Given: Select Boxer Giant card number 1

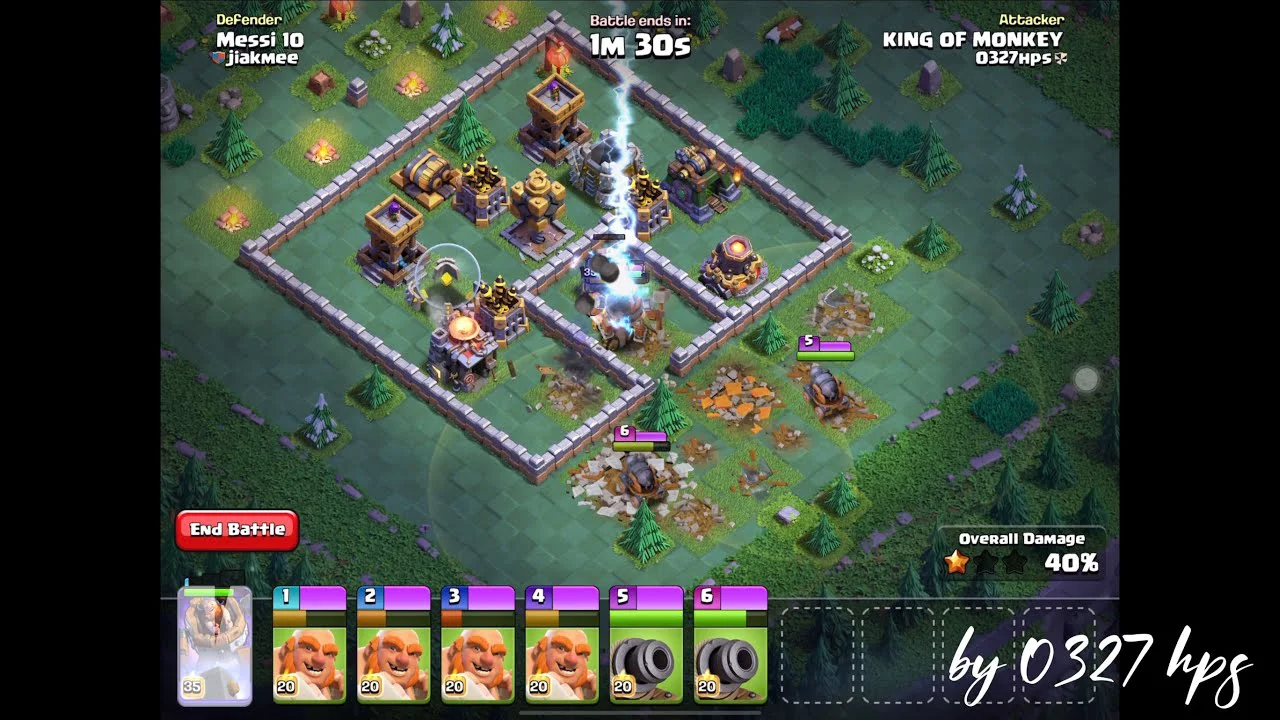Looking at the screenshot, I should click(x=309, y=646).
